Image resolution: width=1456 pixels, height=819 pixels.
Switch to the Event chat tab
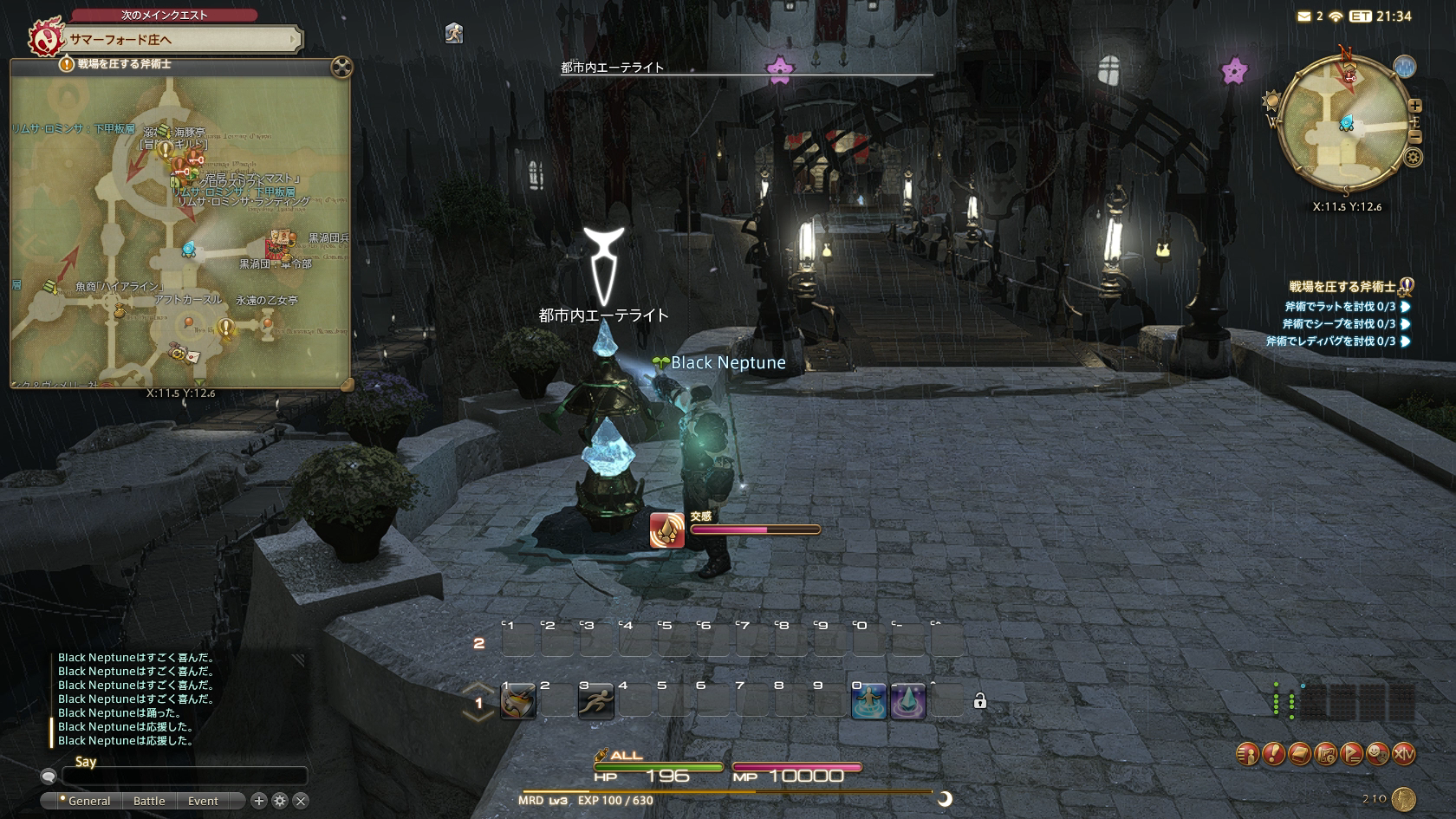pos(203,801)
